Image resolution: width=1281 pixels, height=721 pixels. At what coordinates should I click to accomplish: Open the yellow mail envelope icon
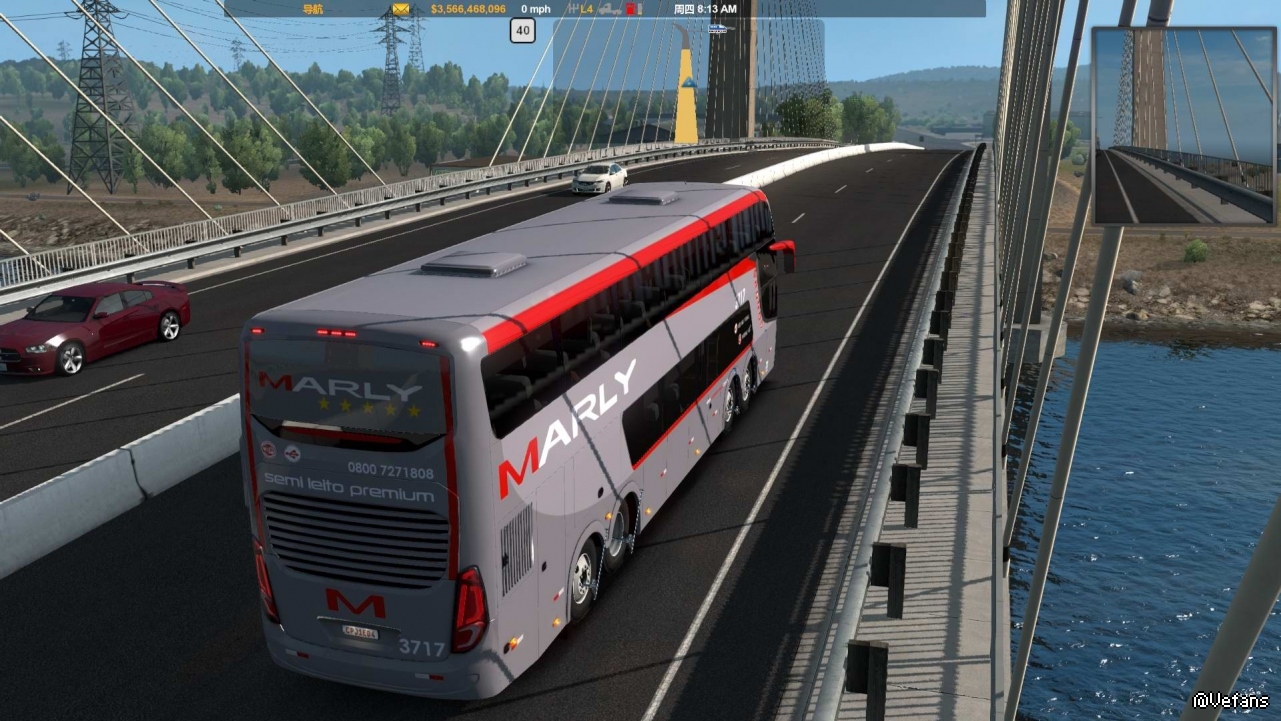[401, 9]
